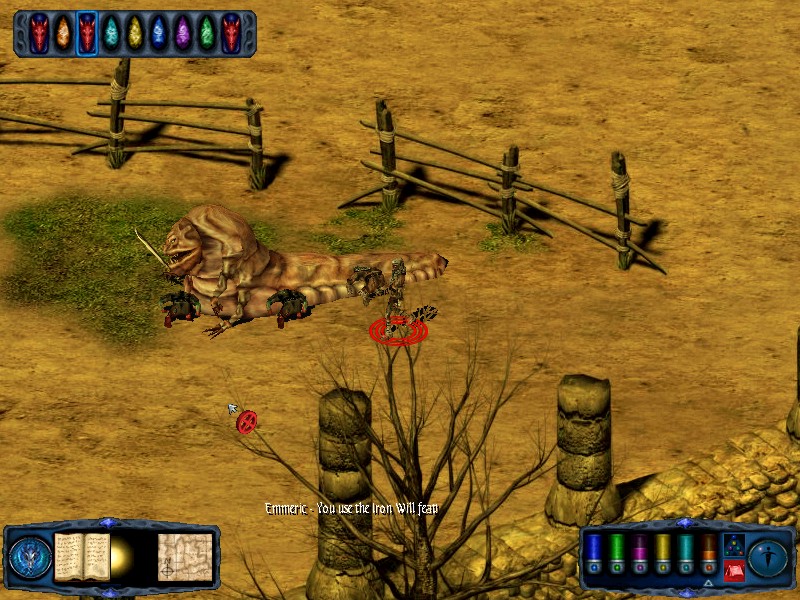Click the highlighted red dragon head icon
The height and width of the screenshot is (600, 800).
(87, 33)
